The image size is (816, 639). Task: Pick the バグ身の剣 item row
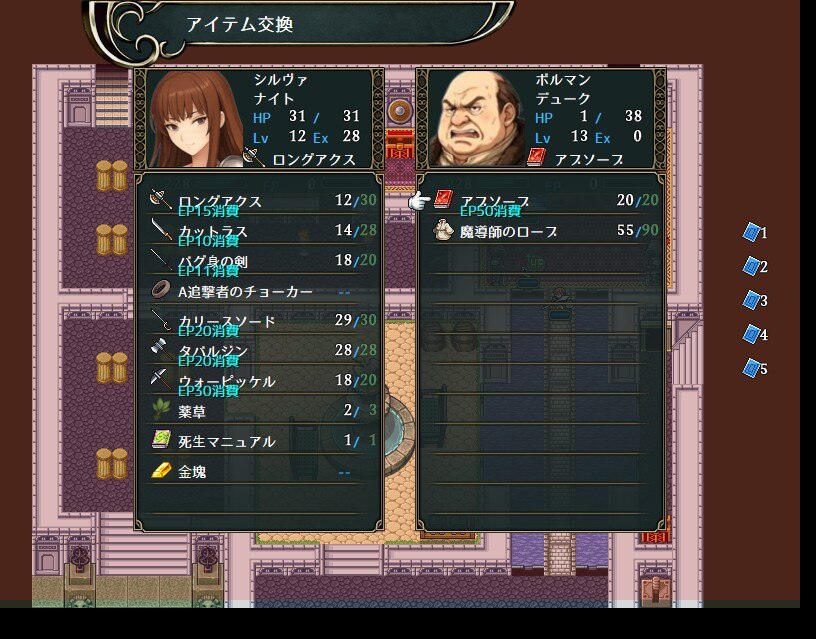coord(258,261)
